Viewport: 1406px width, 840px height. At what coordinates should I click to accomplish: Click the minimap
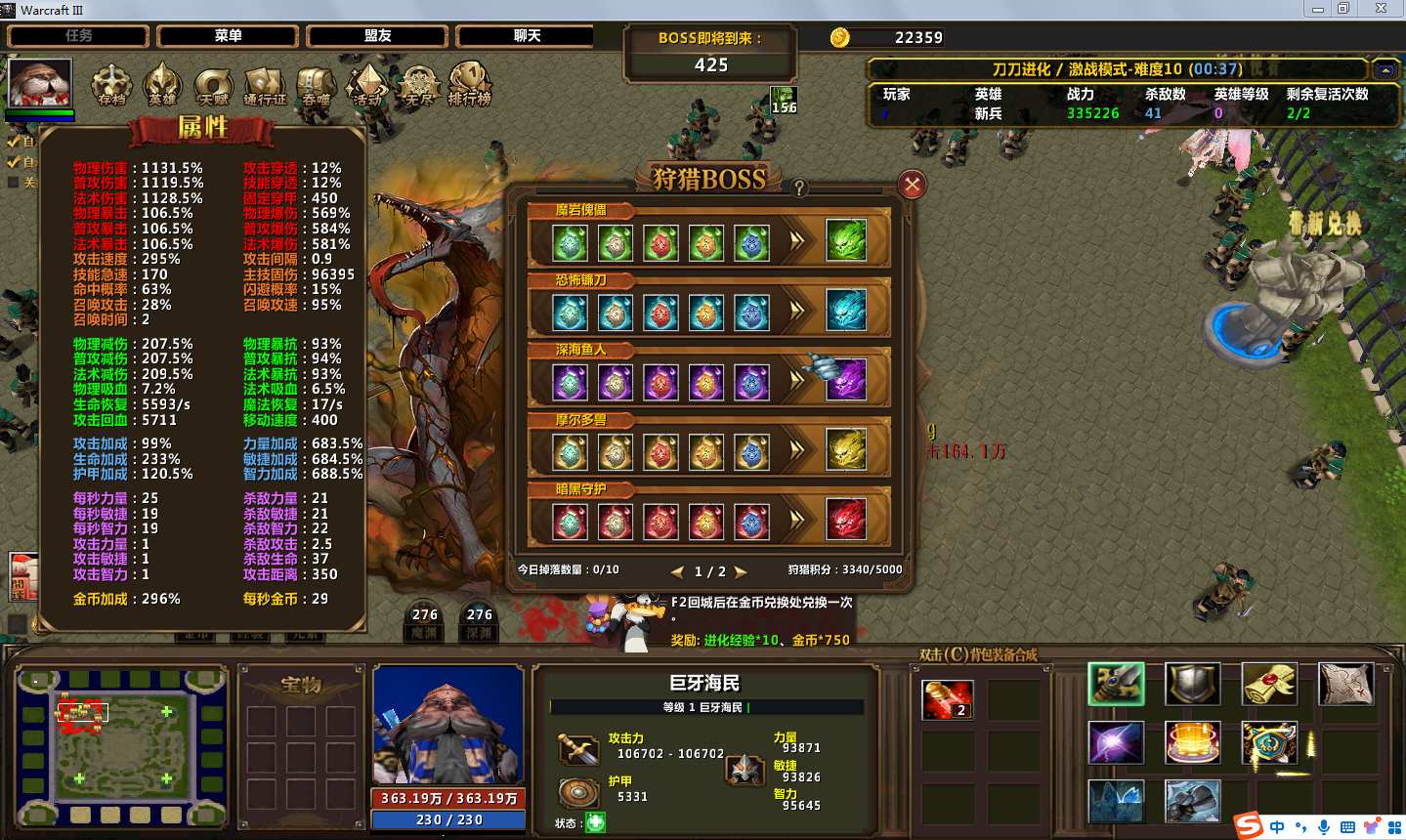click(x=121, y=745)
